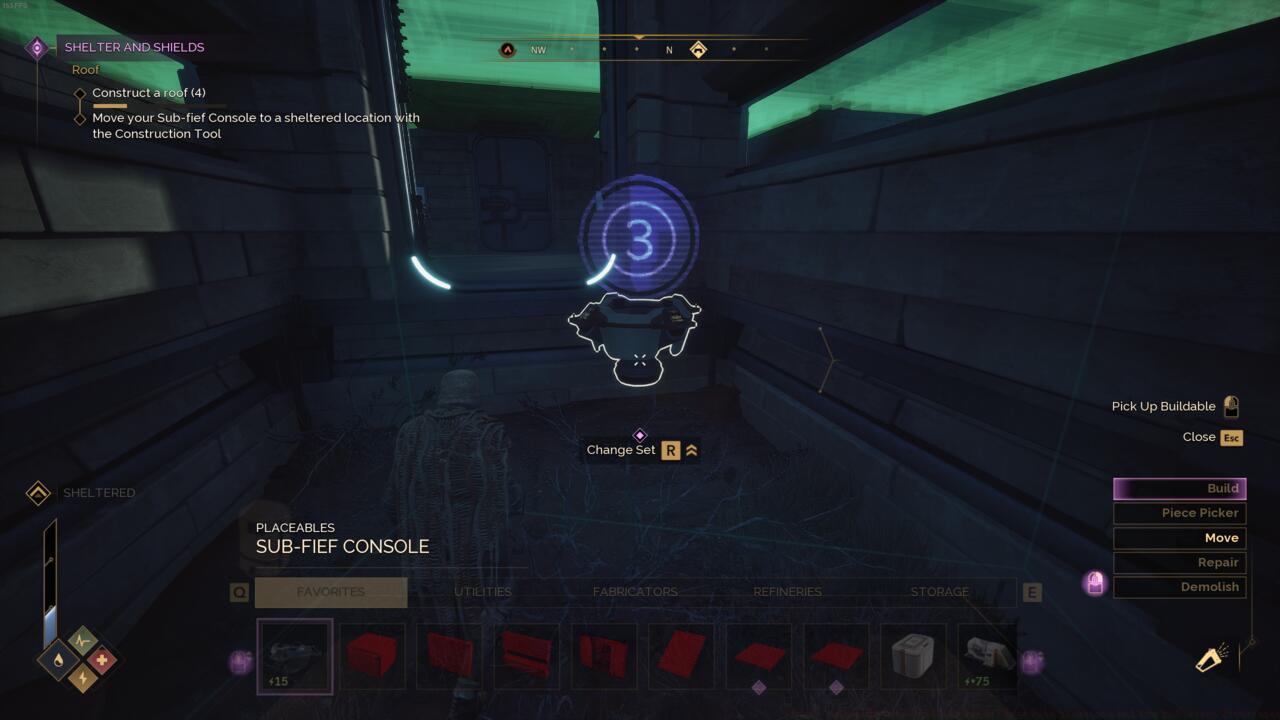The image size is (1280, 720).
Task: Select the water droplet attribute icon
Action: click(x=56, y=660)
